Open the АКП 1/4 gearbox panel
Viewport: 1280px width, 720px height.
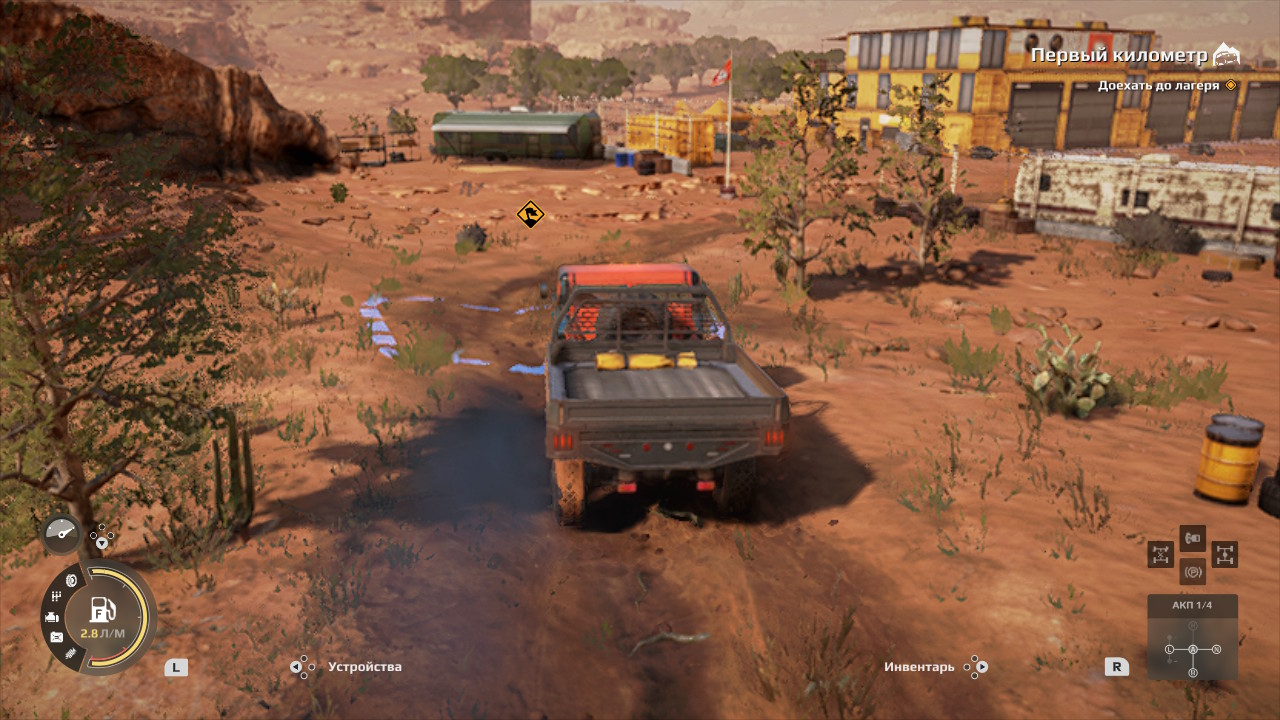pyautogui.click(x=1192, y=637)
